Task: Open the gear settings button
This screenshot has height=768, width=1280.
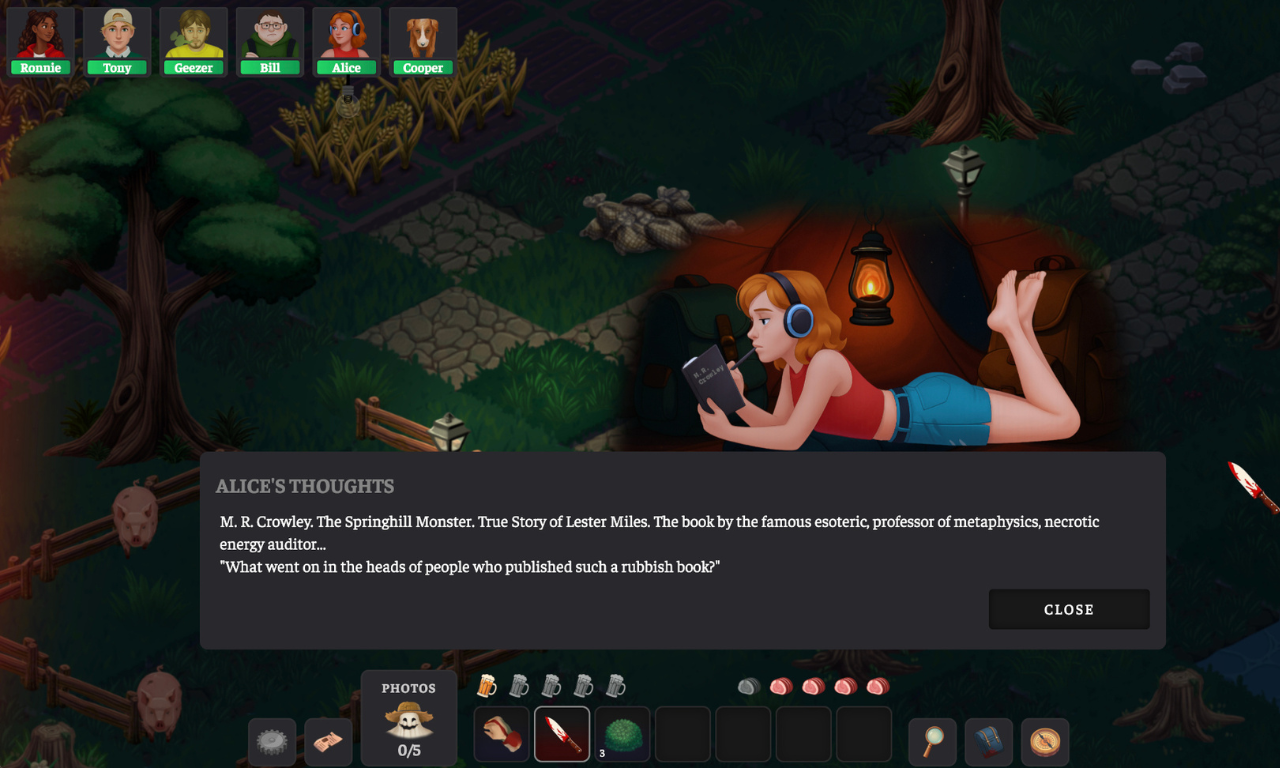Action: click(x=272, y=742)
